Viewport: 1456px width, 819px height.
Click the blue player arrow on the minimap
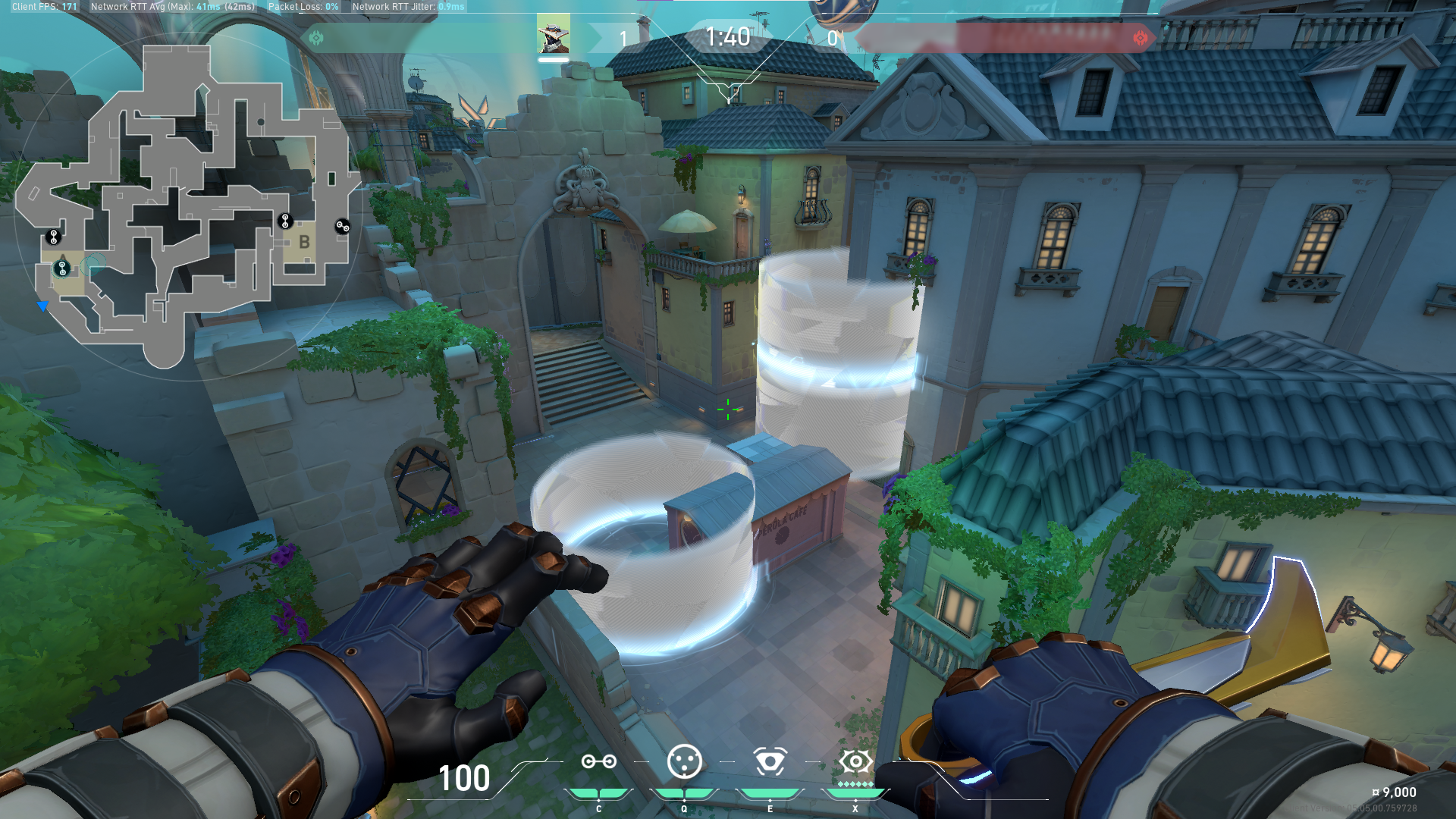click(x=42, y=306)
